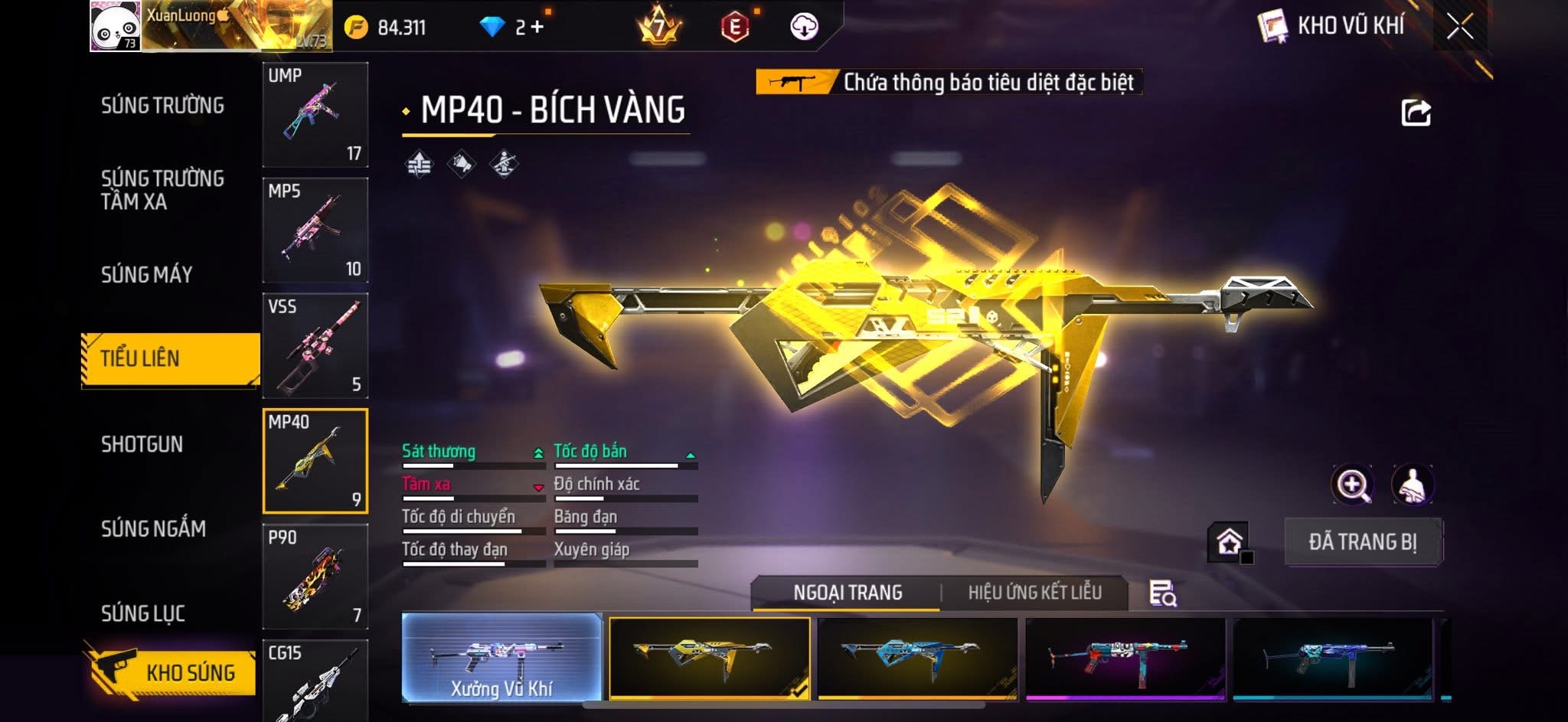This screenshot has height=722, width=1568.
Task: Switch to Hiệu Ứng Kết Liễu tab
Action: tap(1034, 593)
